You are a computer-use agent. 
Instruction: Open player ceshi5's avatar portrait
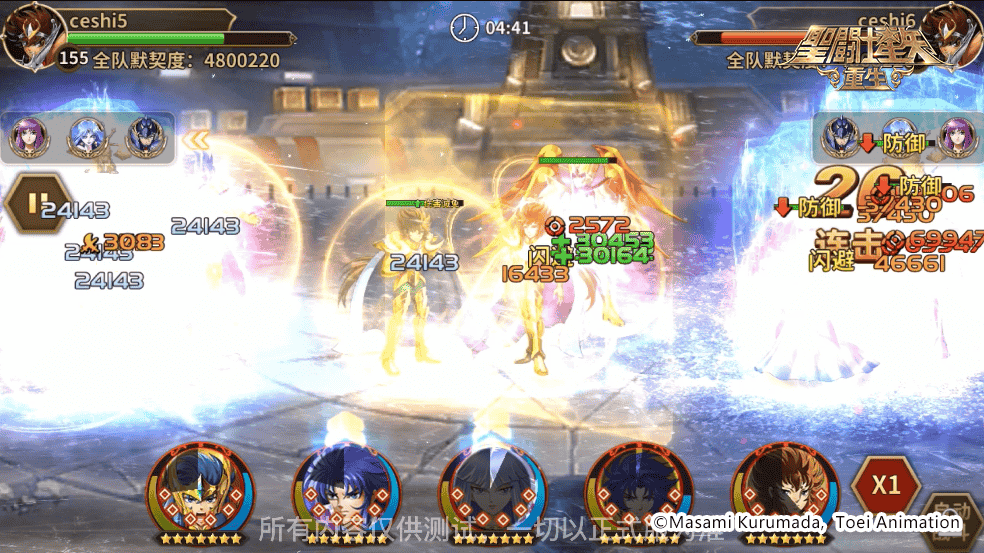26,37
